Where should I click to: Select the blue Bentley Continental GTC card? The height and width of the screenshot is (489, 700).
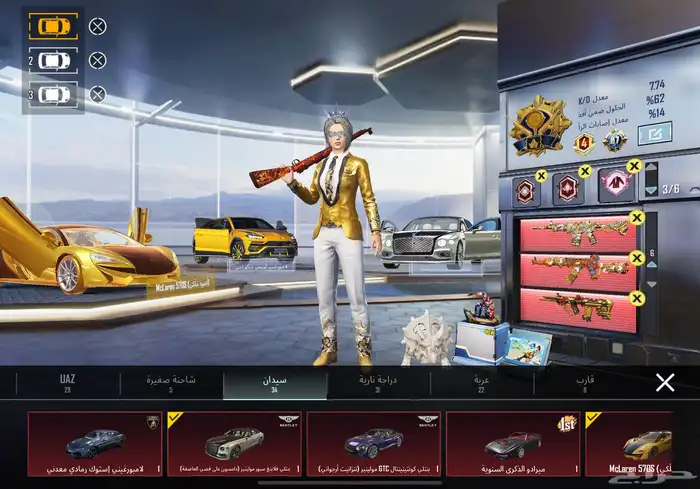point(374,443)
